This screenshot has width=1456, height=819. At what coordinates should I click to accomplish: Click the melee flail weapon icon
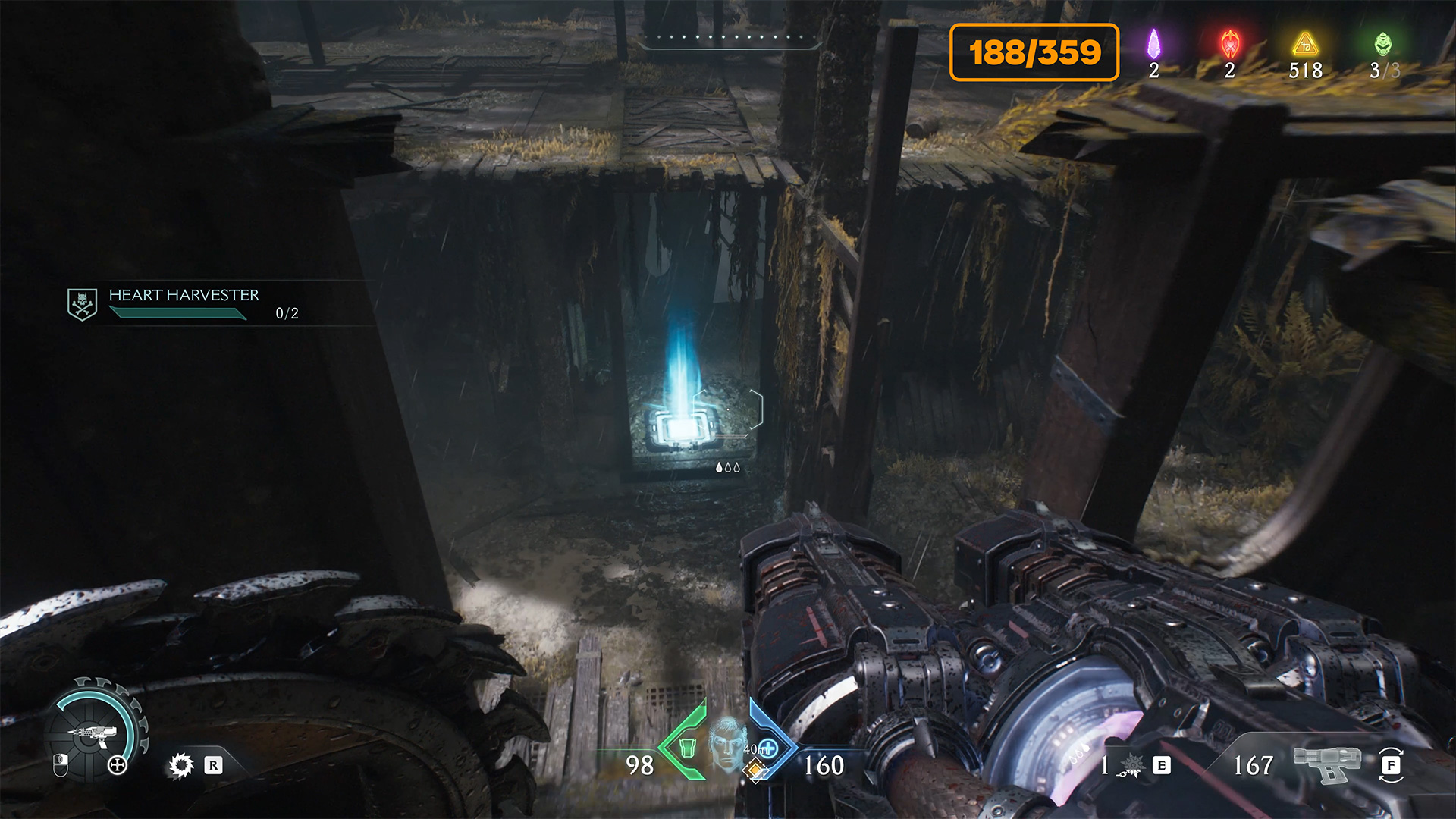pyautogui.click(x=1130, y=766)
